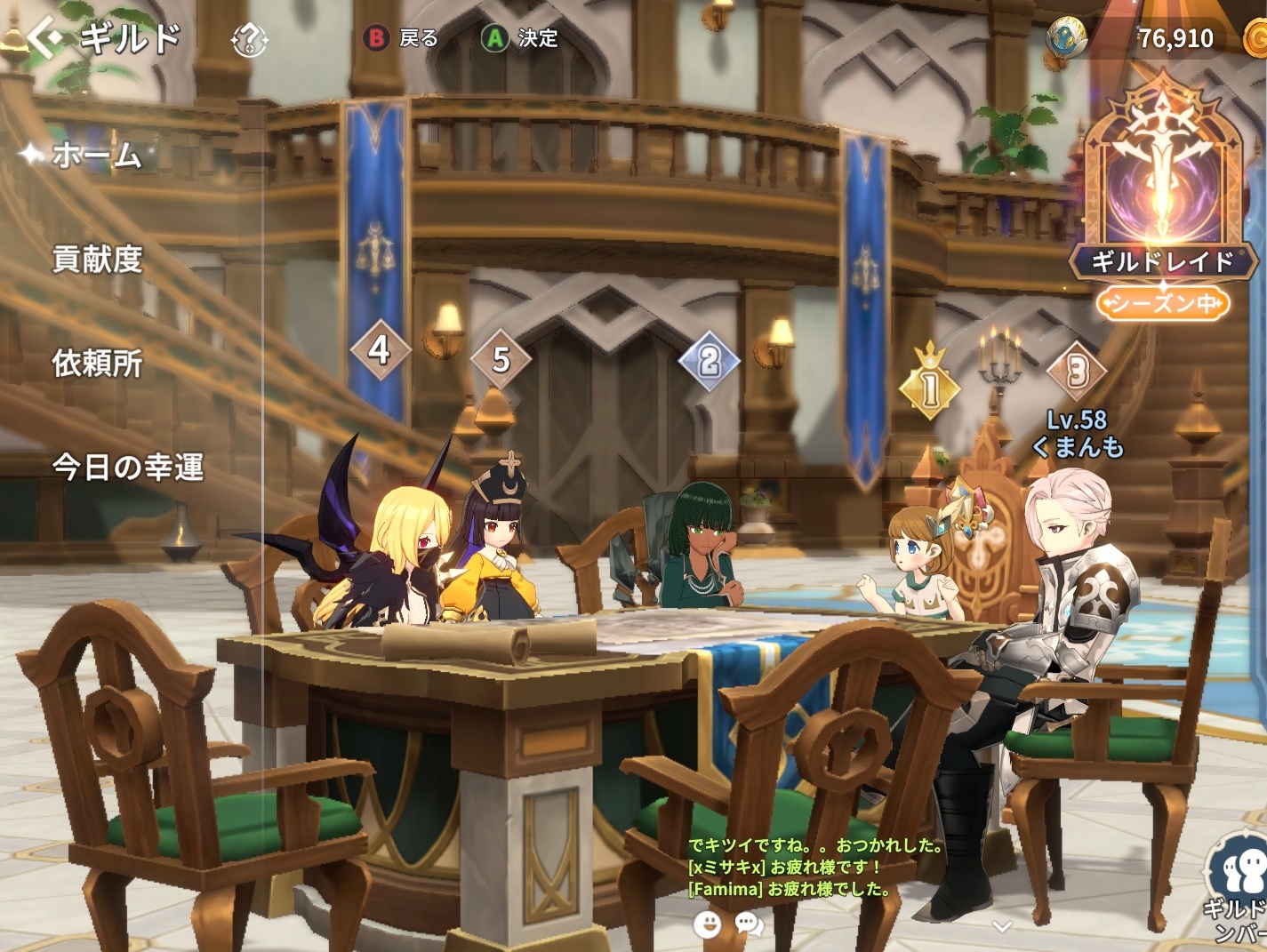Open the question mark help icon
This screenshot has height=952, width=1267.
point(250,39)
